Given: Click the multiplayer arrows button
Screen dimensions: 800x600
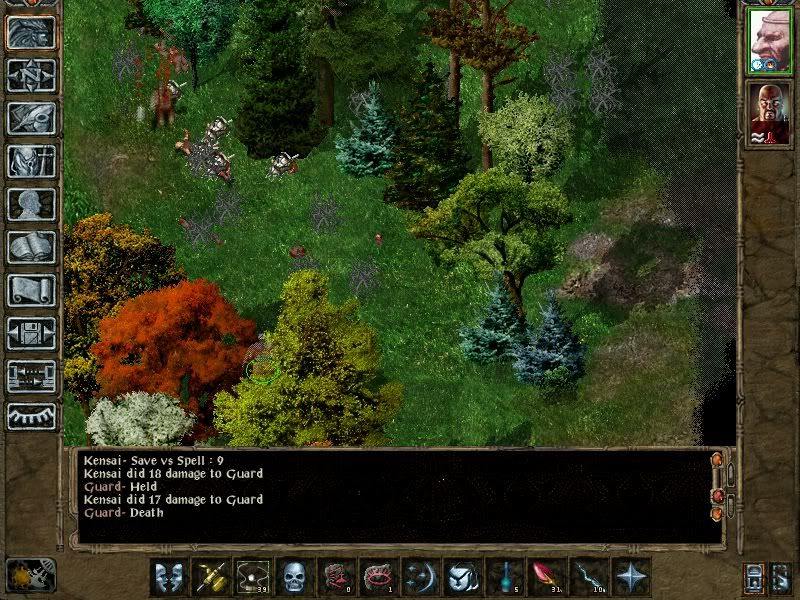Looking at the screenshot, I should pyautogui.click(x=31, y=376).
